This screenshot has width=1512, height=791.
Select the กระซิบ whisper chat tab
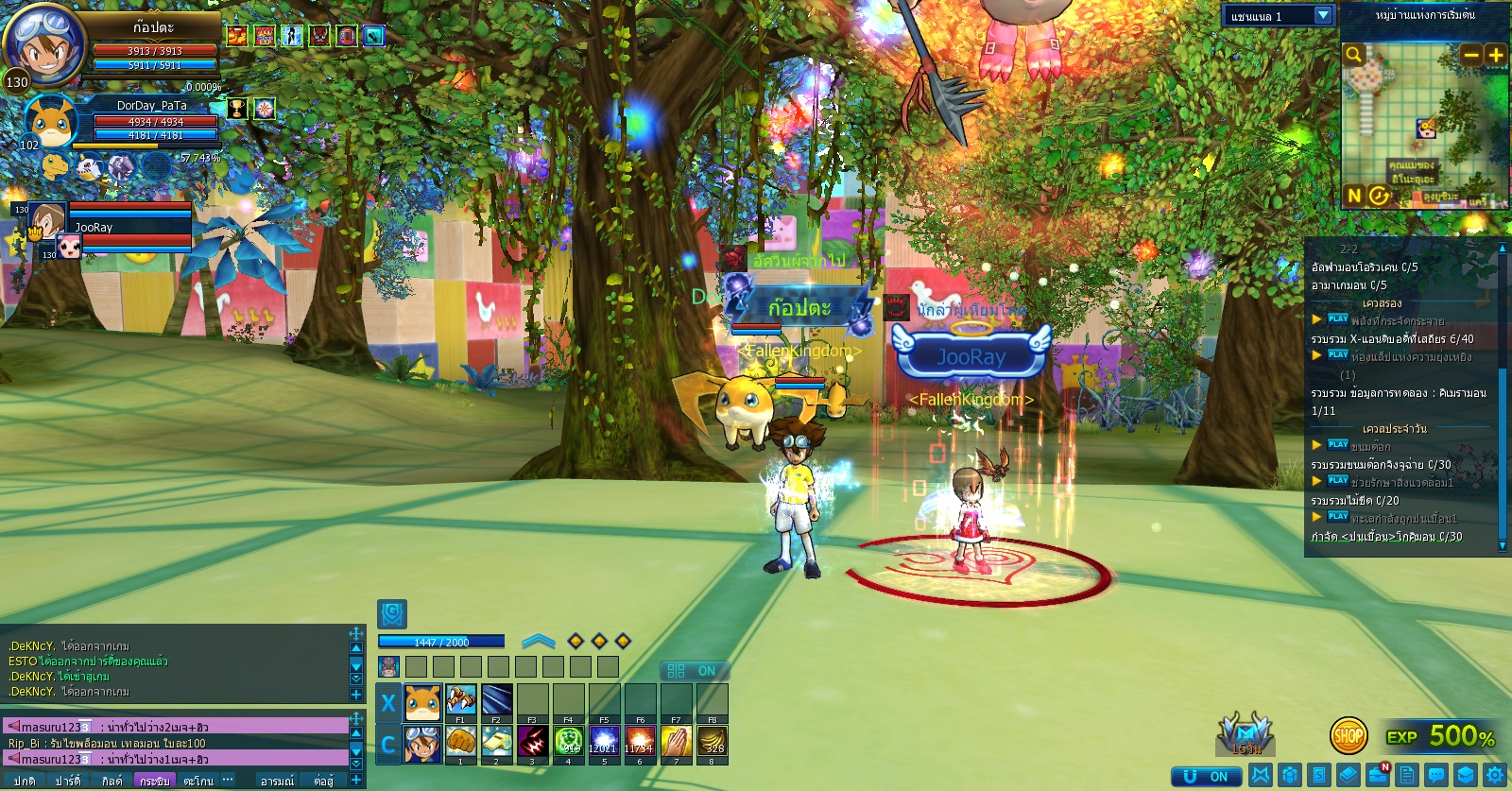coord(154,781)
